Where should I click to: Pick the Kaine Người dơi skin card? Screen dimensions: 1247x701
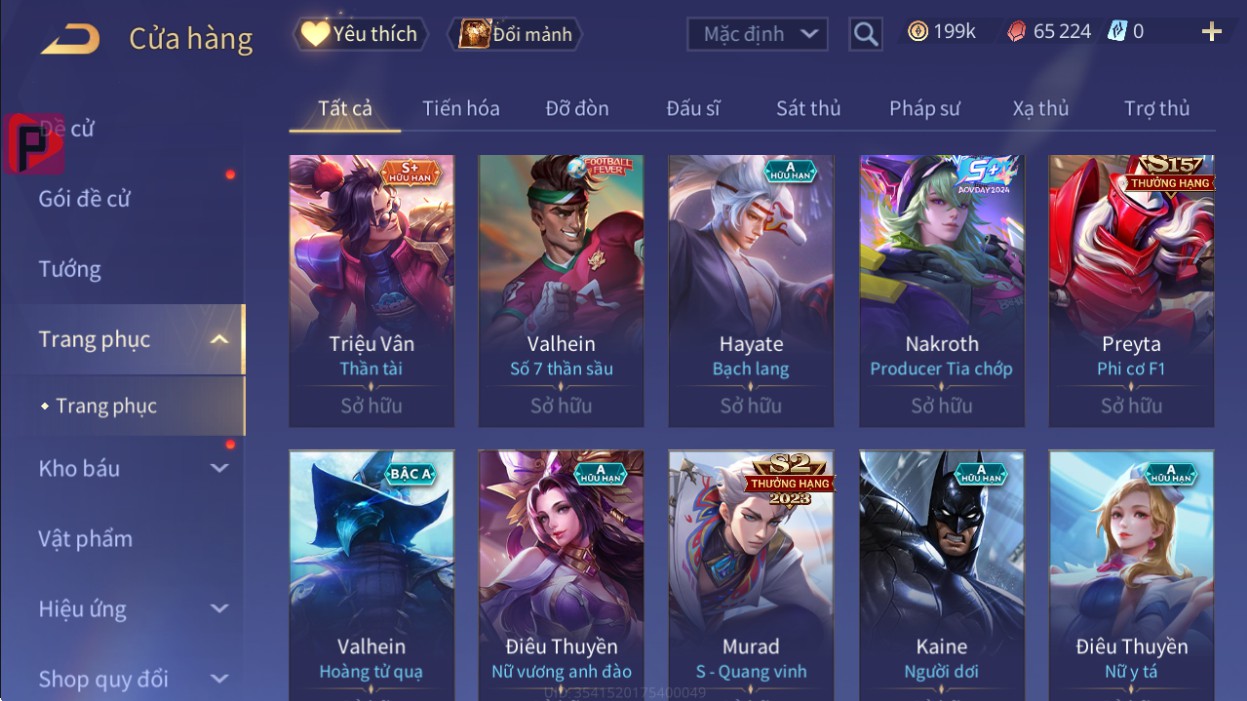941,575
